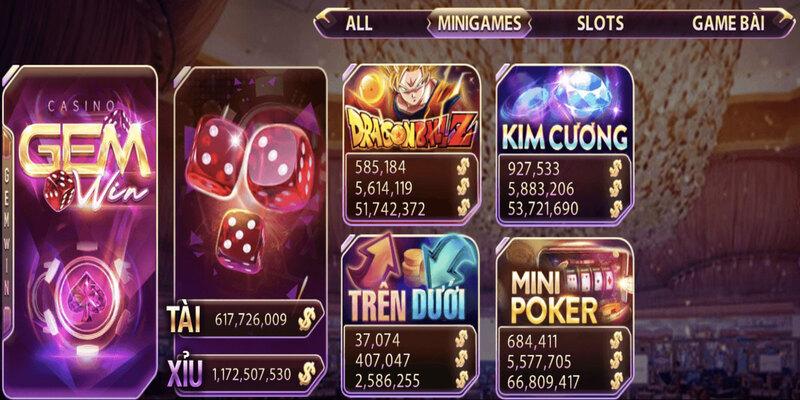Switch to the ALL games tab
This screenshot has width=800, height=400.
359,22
